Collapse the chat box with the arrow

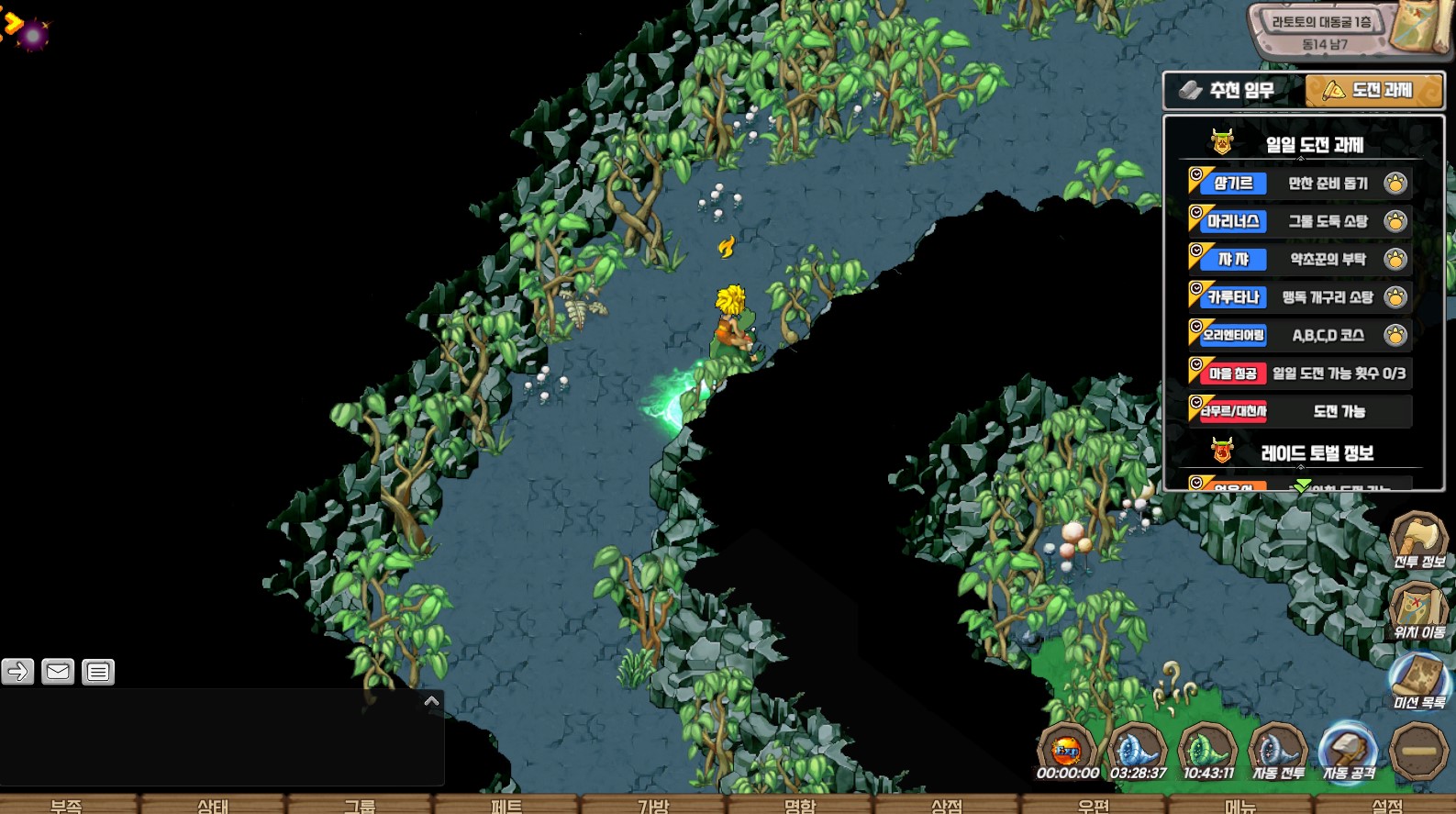tap(431, 701)
